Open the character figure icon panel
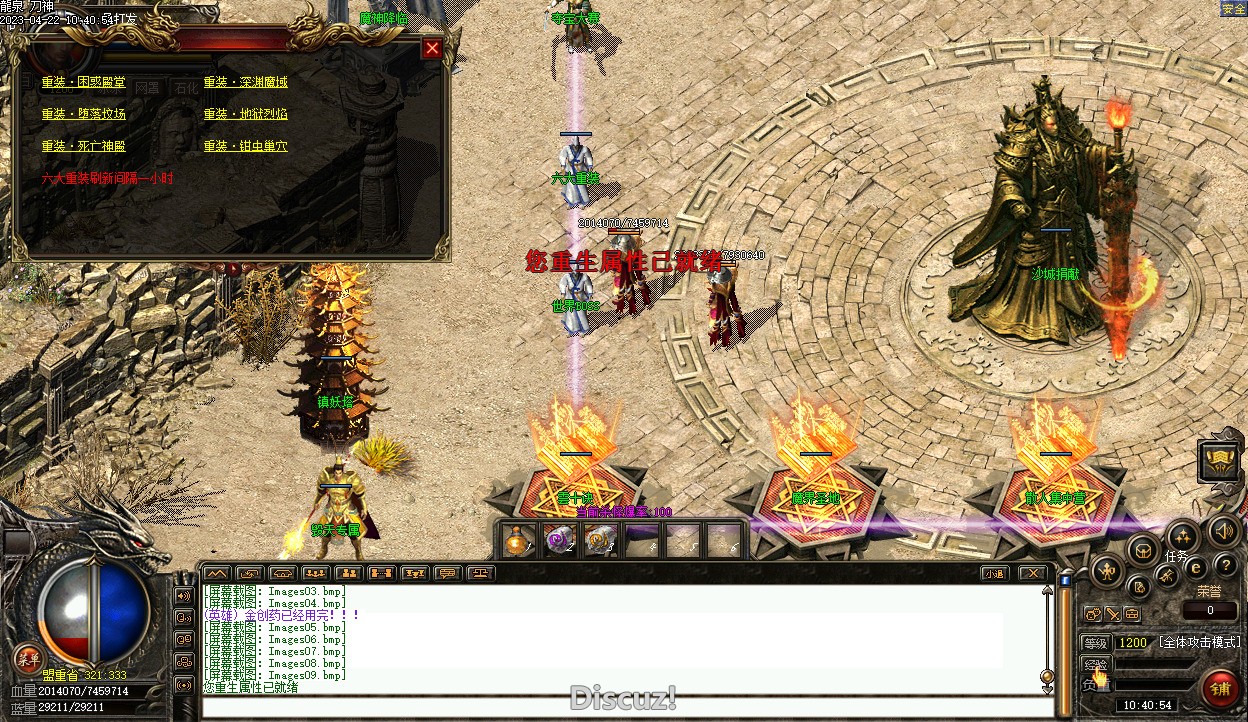 click(x=1107, y=572)
